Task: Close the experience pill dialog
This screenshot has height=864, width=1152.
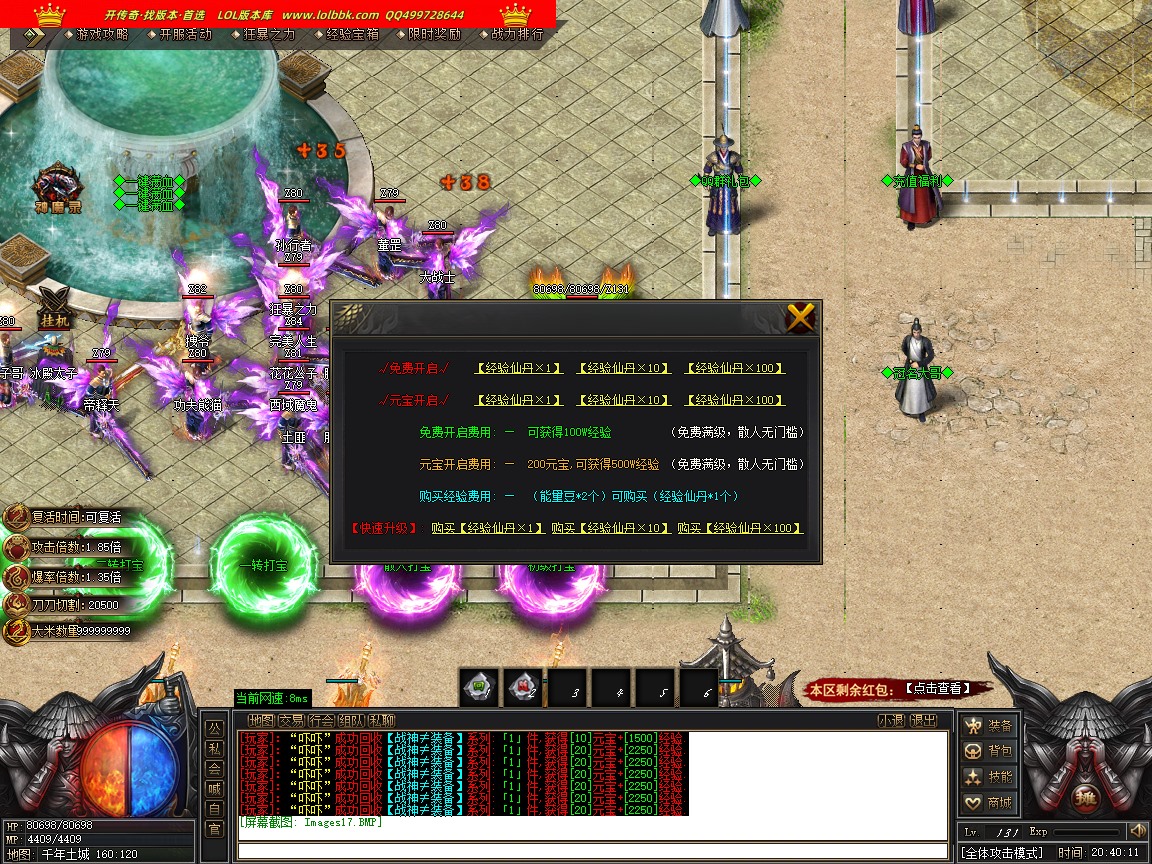Action: (801, 318)
